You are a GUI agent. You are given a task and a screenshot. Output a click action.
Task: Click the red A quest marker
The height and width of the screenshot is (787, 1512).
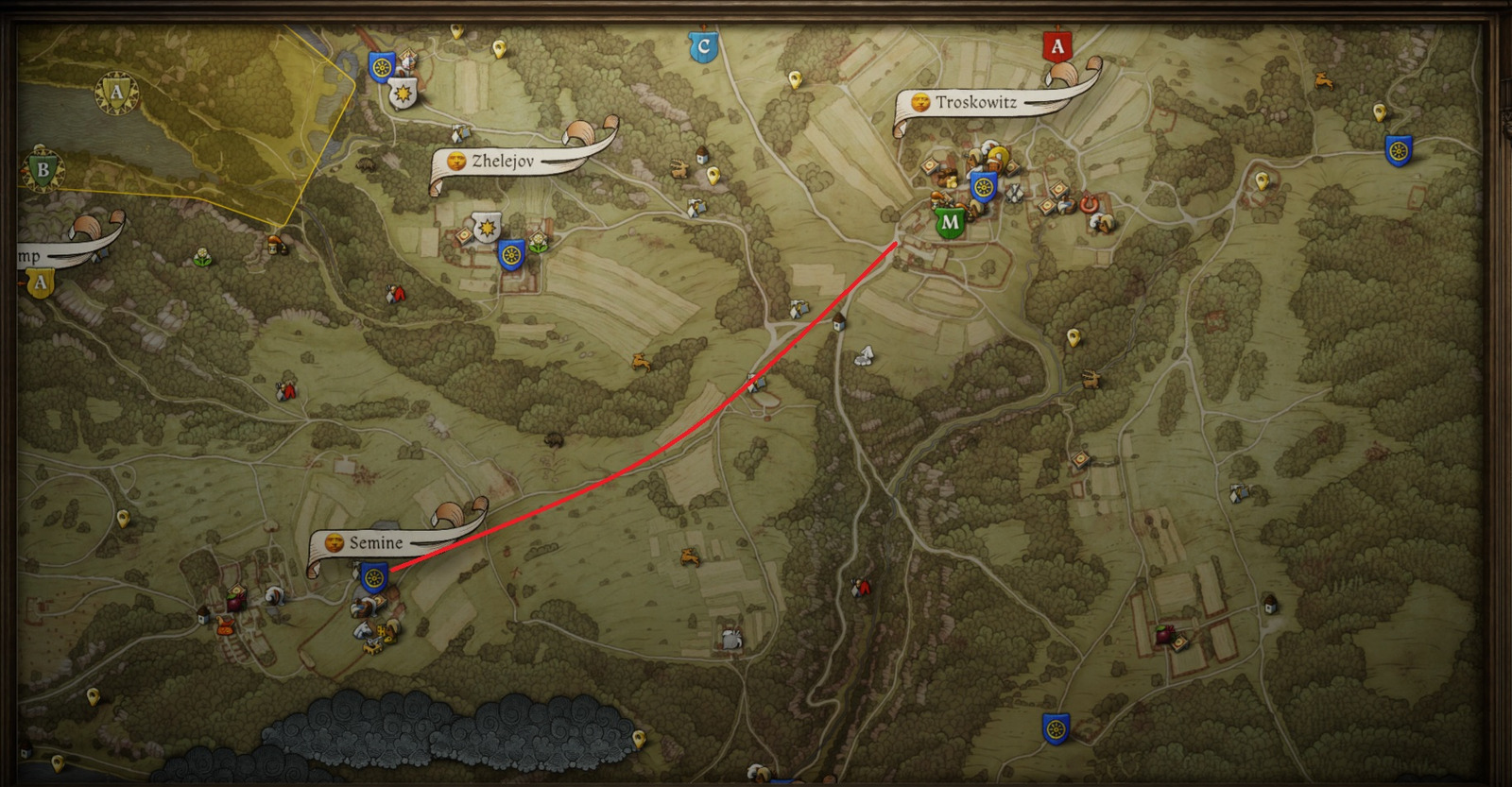pyautogui.click(x=1057, y=46)
